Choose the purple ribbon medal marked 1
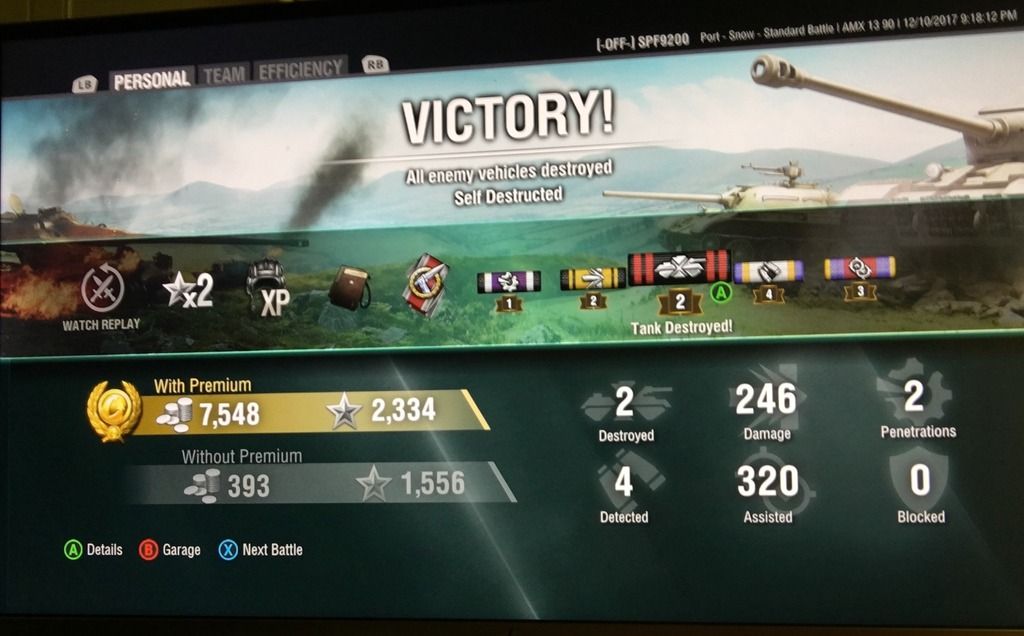Viewport: 1024px width, 636px height. pos(509,282)
